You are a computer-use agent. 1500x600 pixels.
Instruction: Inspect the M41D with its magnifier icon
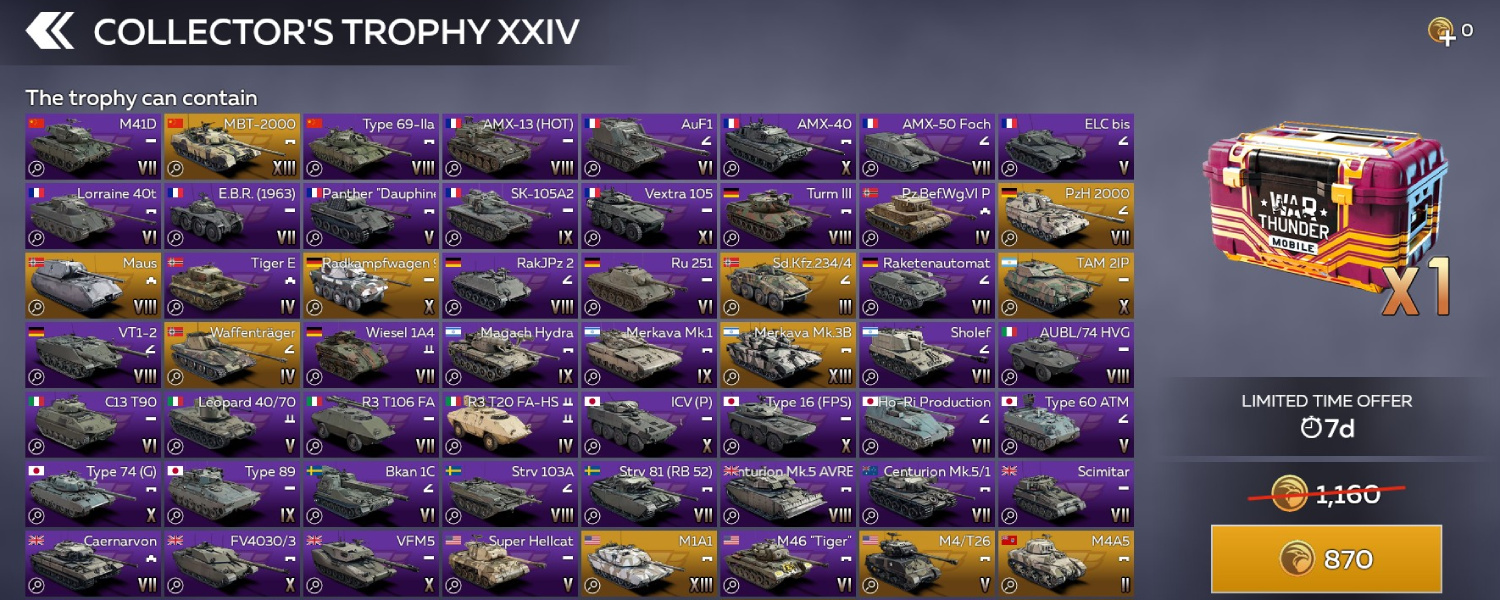pyautogui.click(x=37, y=169)
